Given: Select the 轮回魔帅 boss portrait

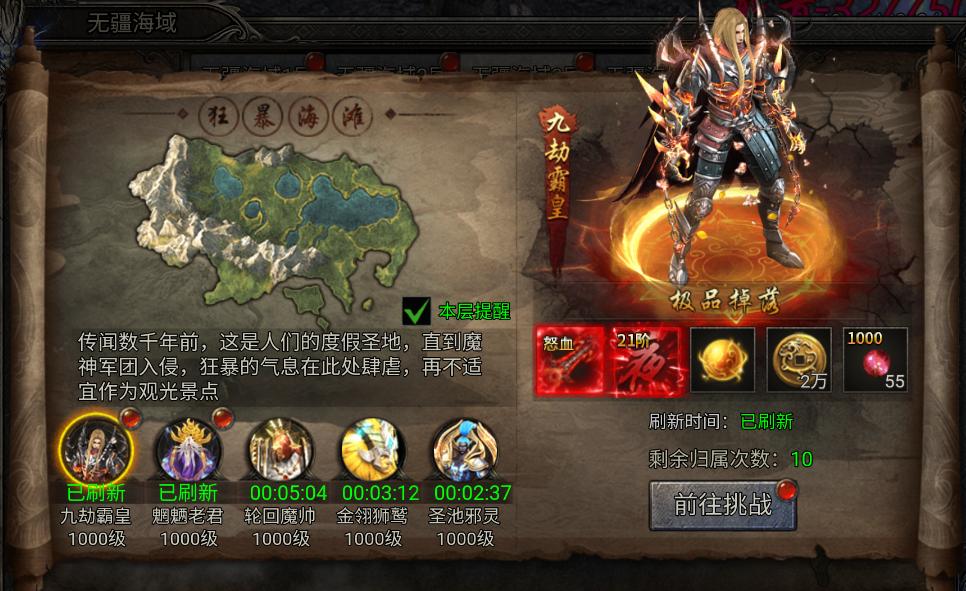Looking at the screenshot, I should click(280, 449).
